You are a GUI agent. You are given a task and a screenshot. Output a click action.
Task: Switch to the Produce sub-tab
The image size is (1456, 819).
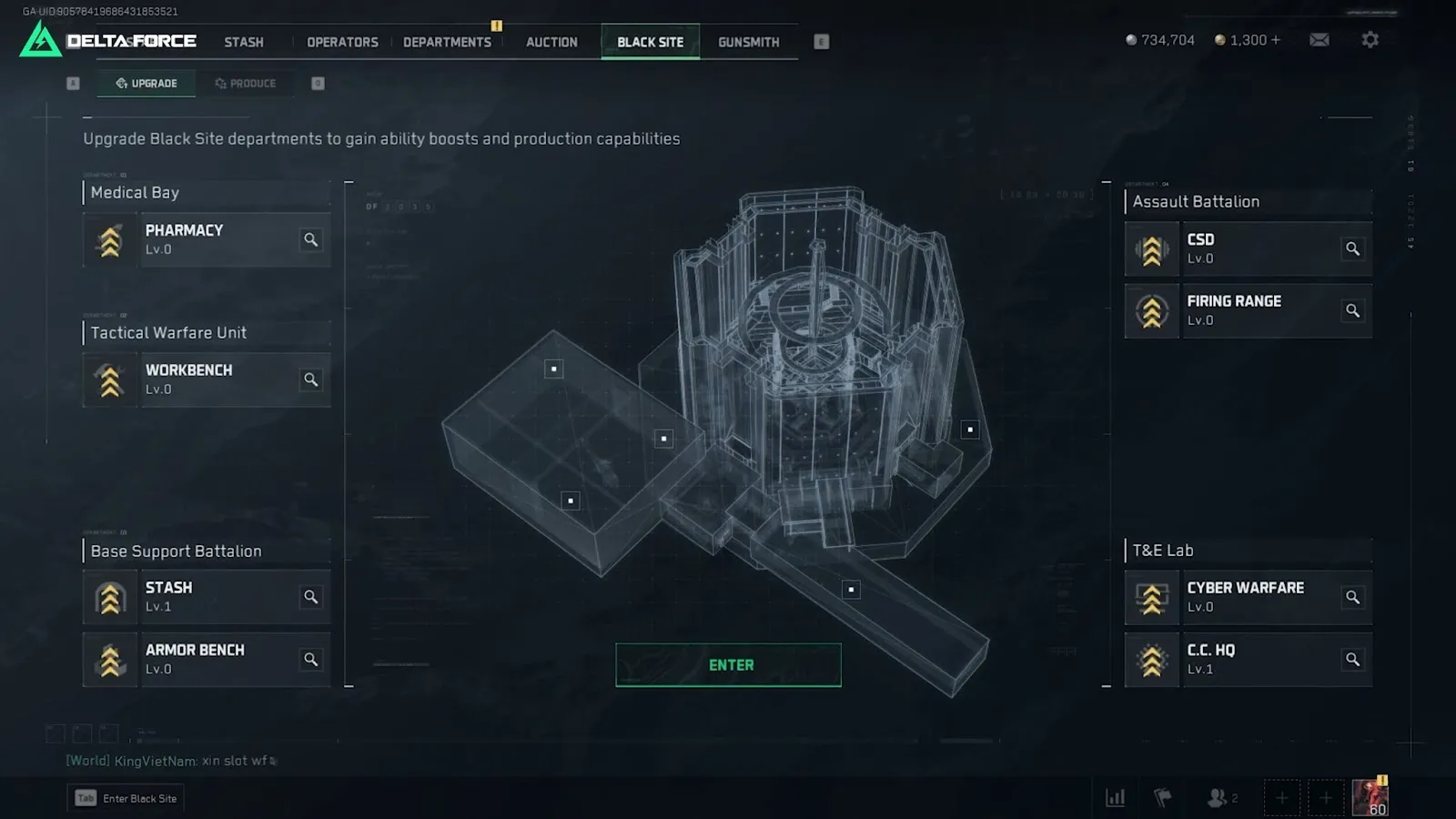click(246, 84)
